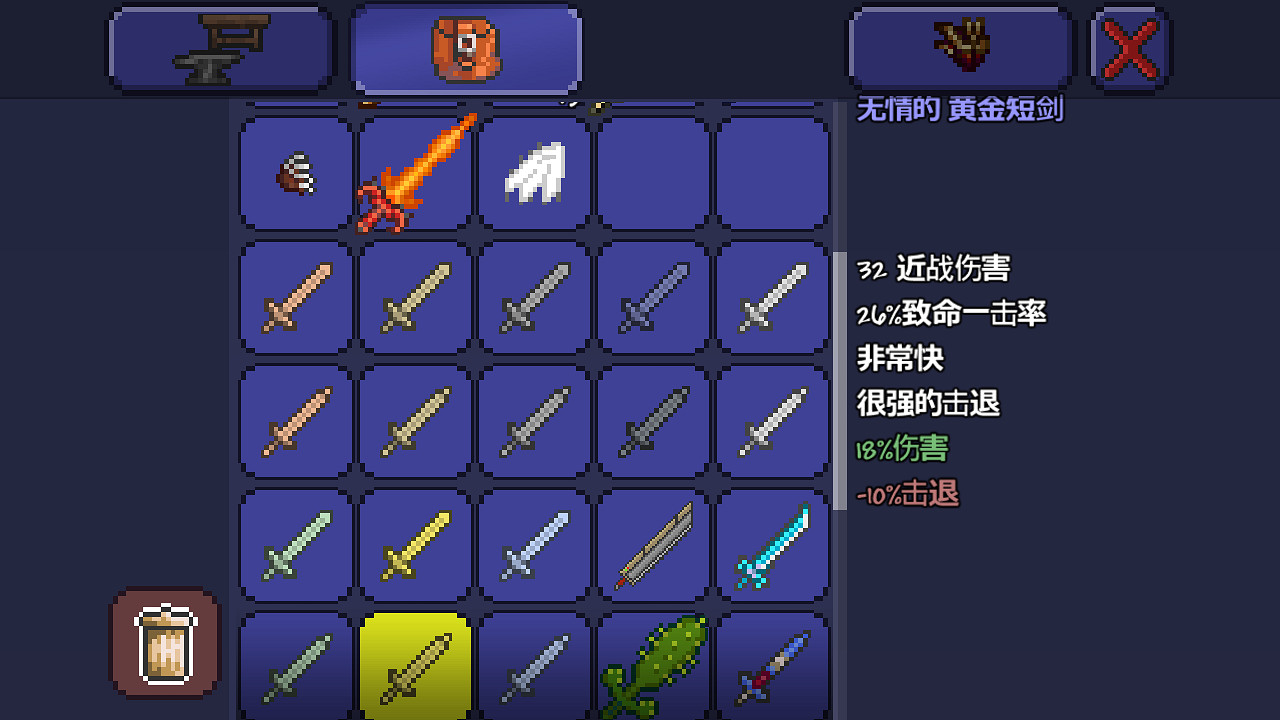This screenshot has height=720, width=1280.
Task: Select the blue-bladed Muramasa in the bottom row
Action: [x=773, y=665]
